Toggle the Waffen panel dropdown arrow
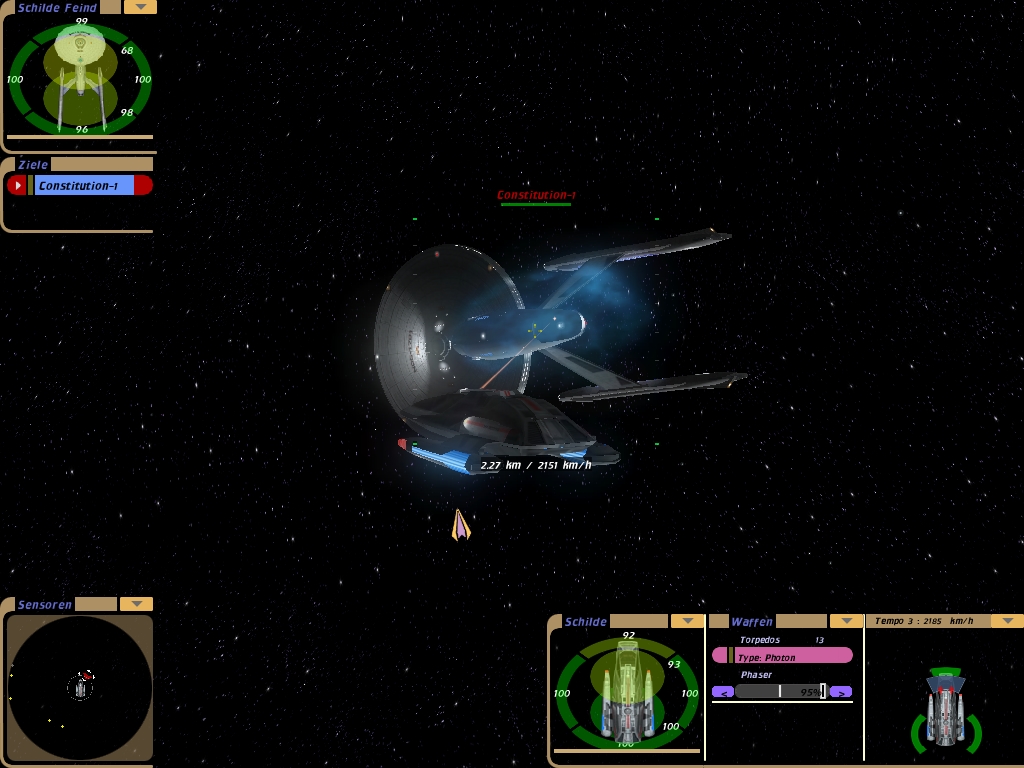The width and height of the screenshot is (1024, 768). click(846, 621)
